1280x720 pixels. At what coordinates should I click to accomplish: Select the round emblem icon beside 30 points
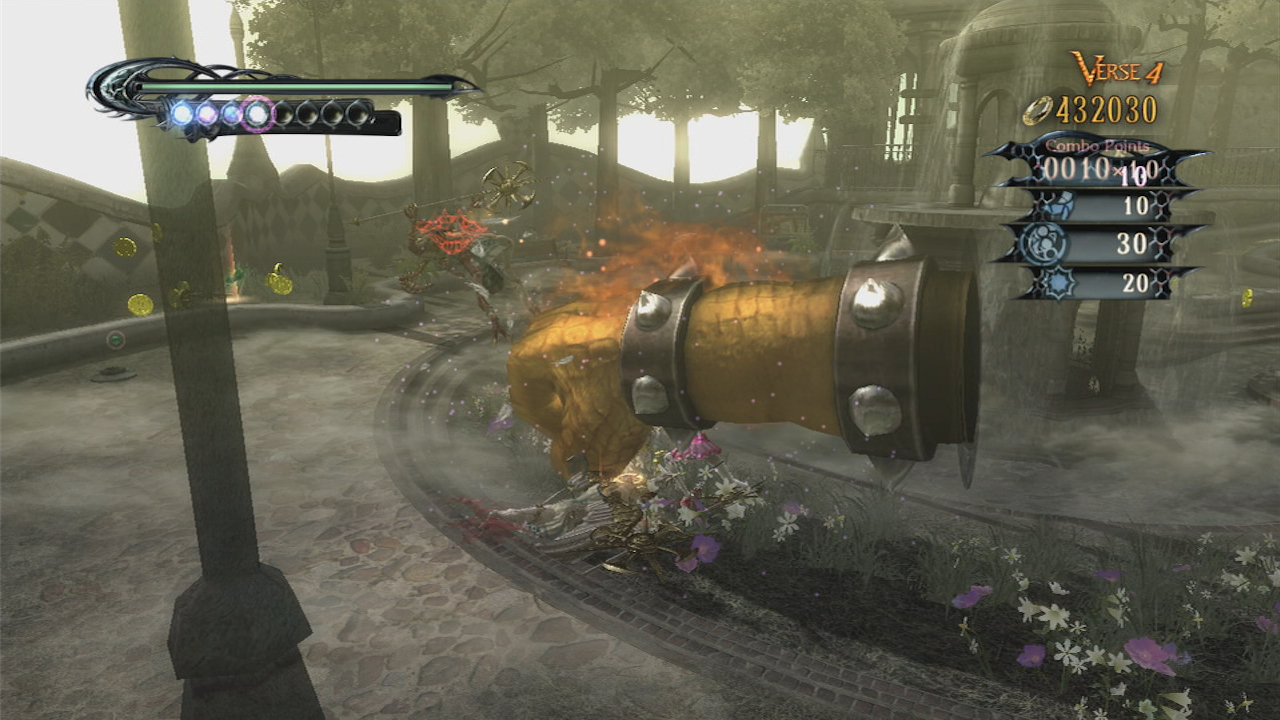(1046, 245)
